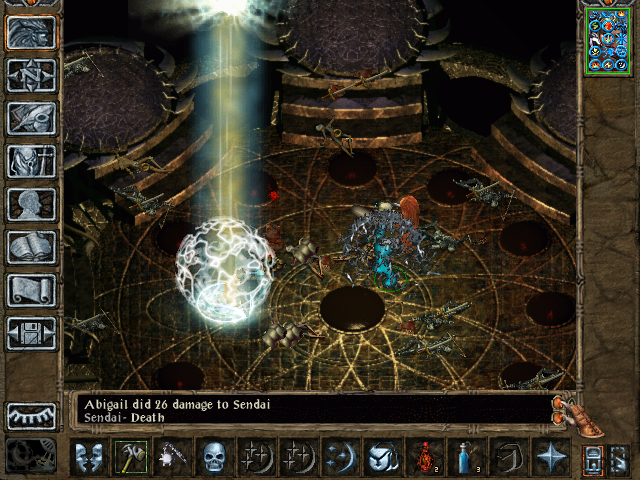640x480 pixels.
Task: Open the priest scroll screen
Action: 31,290
